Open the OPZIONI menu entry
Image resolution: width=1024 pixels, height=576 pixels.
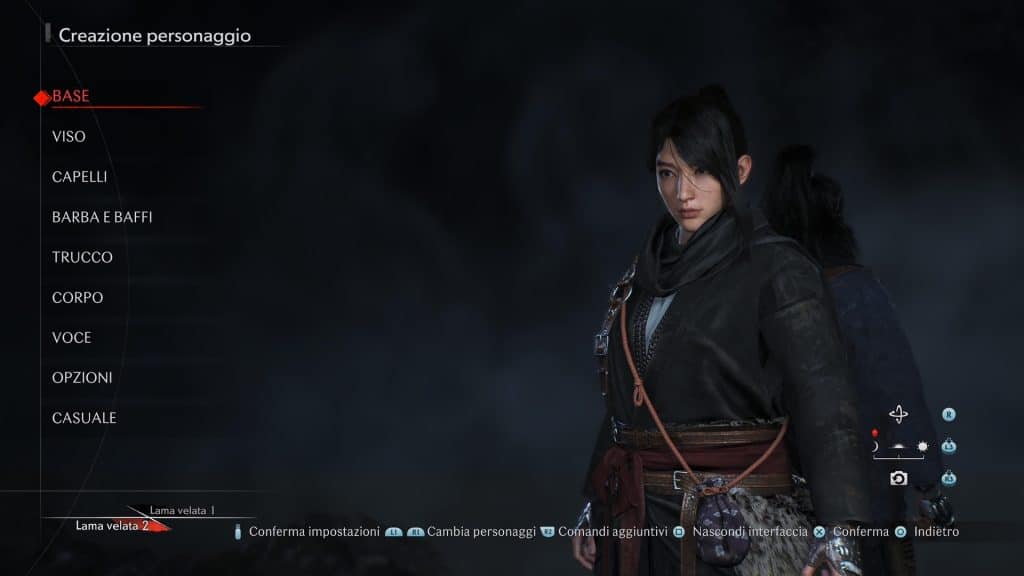tap(82, 378)
